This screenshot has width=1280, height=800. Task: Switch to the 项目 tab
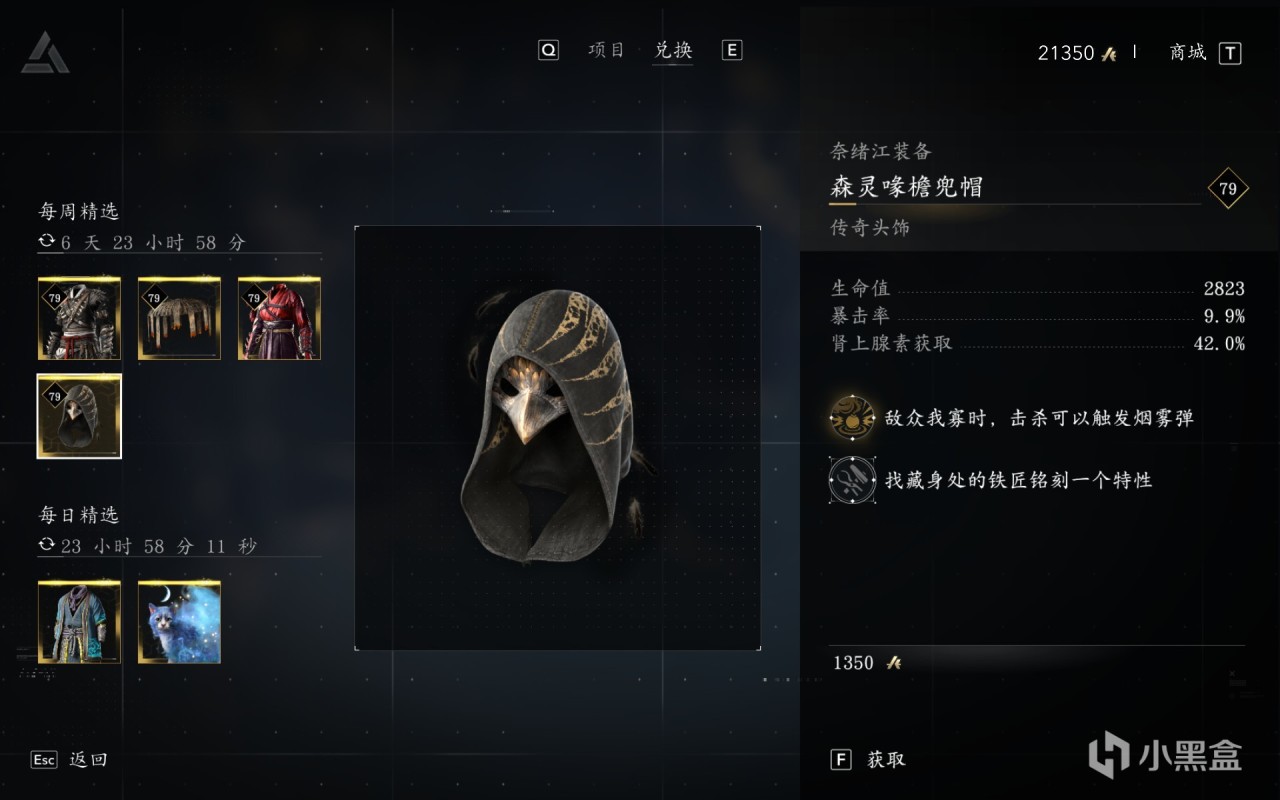pyautogui.click(x=604, y=49)
